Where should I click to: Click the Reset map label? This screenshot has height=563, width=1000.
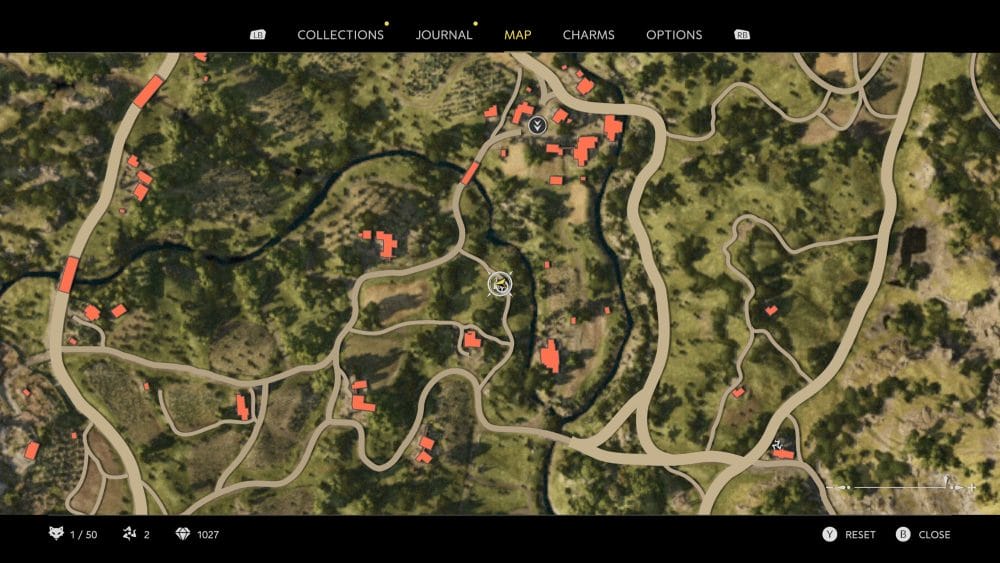859,535
